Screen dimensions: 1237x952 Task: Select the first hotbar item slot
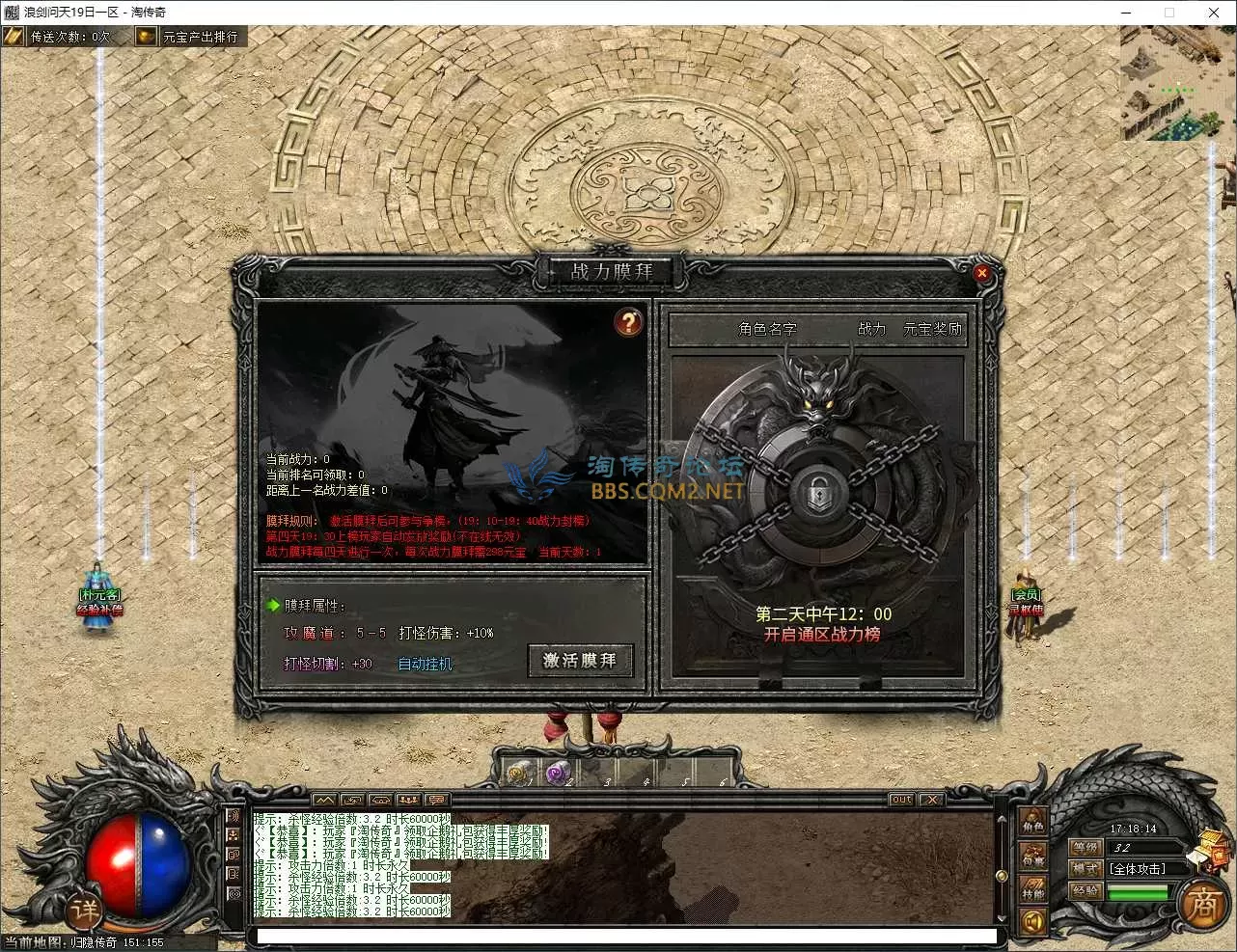(520, 774)
